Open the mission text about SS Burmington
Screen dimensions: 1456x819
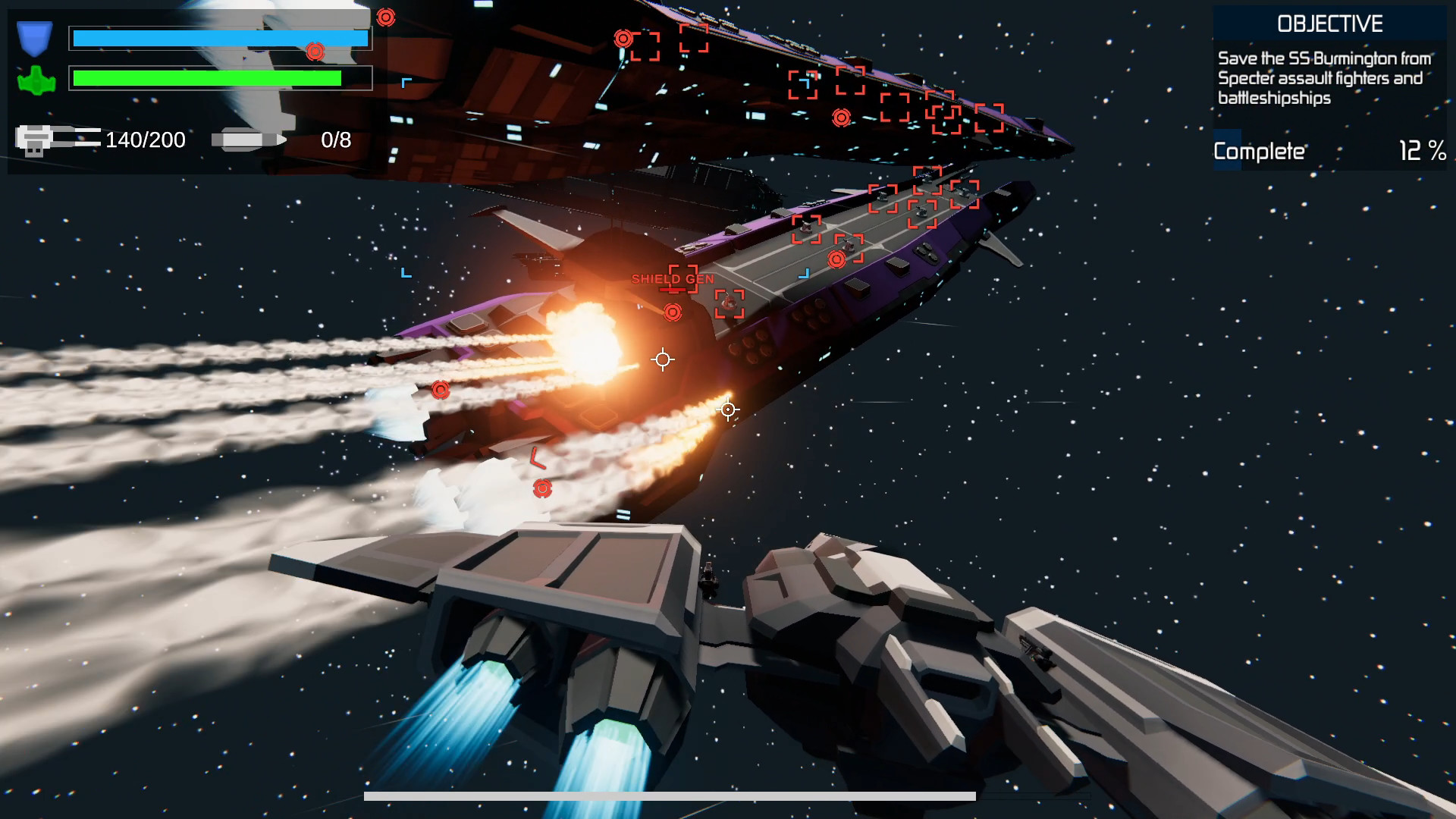tap(1327, 77)
